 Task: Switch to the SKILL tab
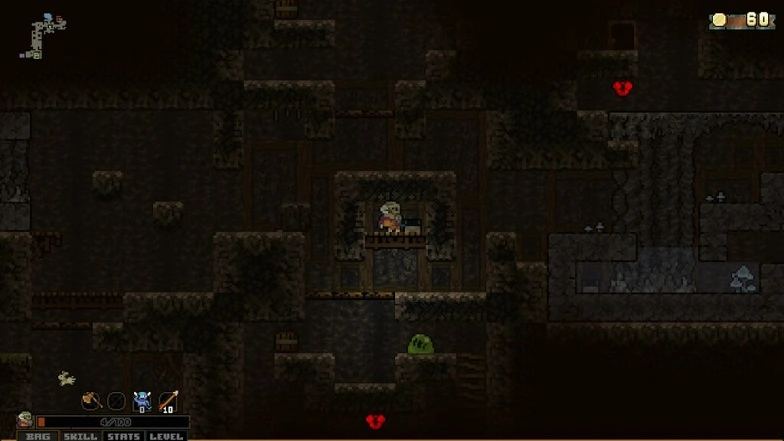81,436
